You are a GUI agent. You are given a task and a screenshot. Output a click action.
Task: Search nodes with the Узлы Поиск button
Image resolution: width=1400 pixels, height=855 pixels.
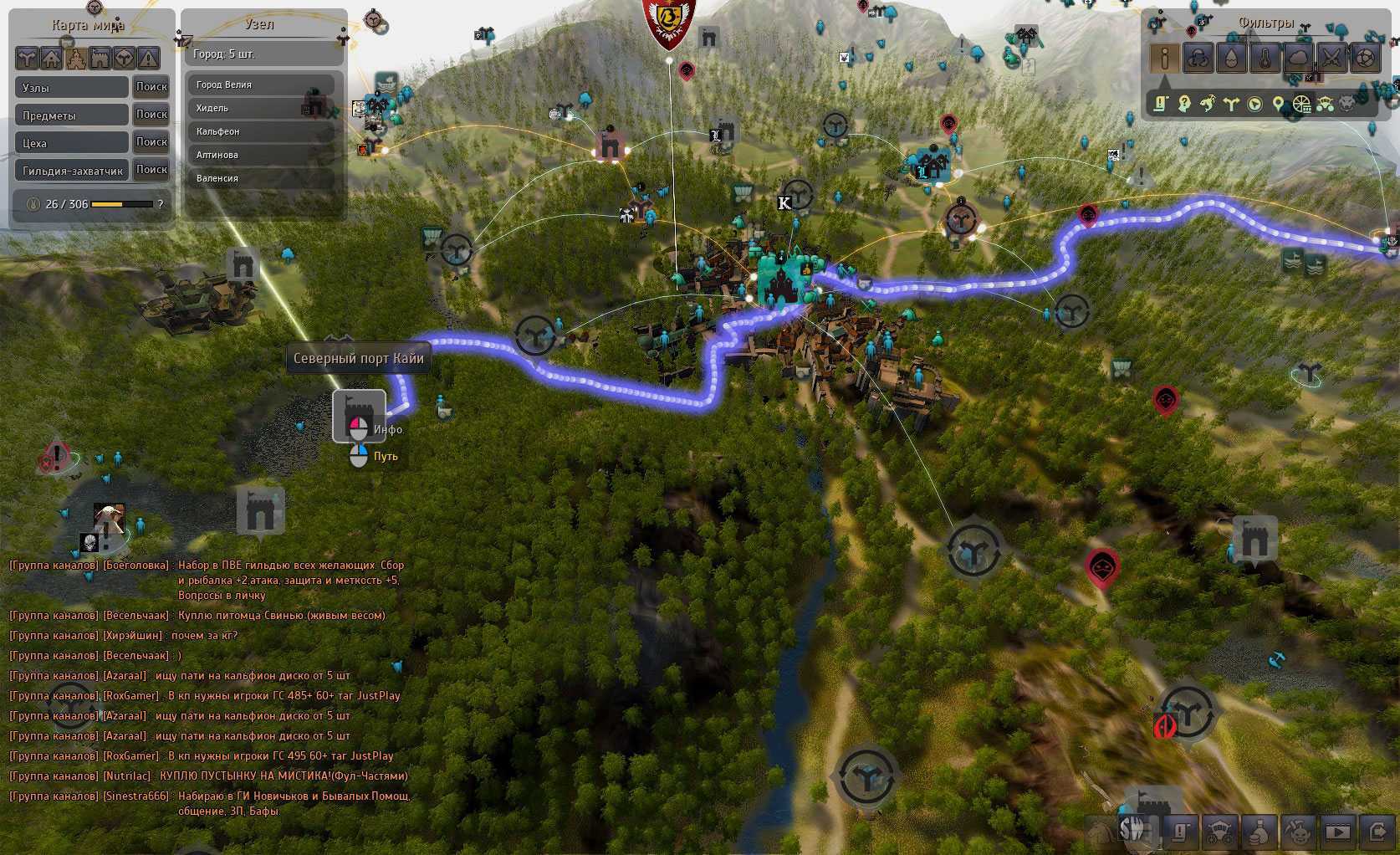[151, 87]
